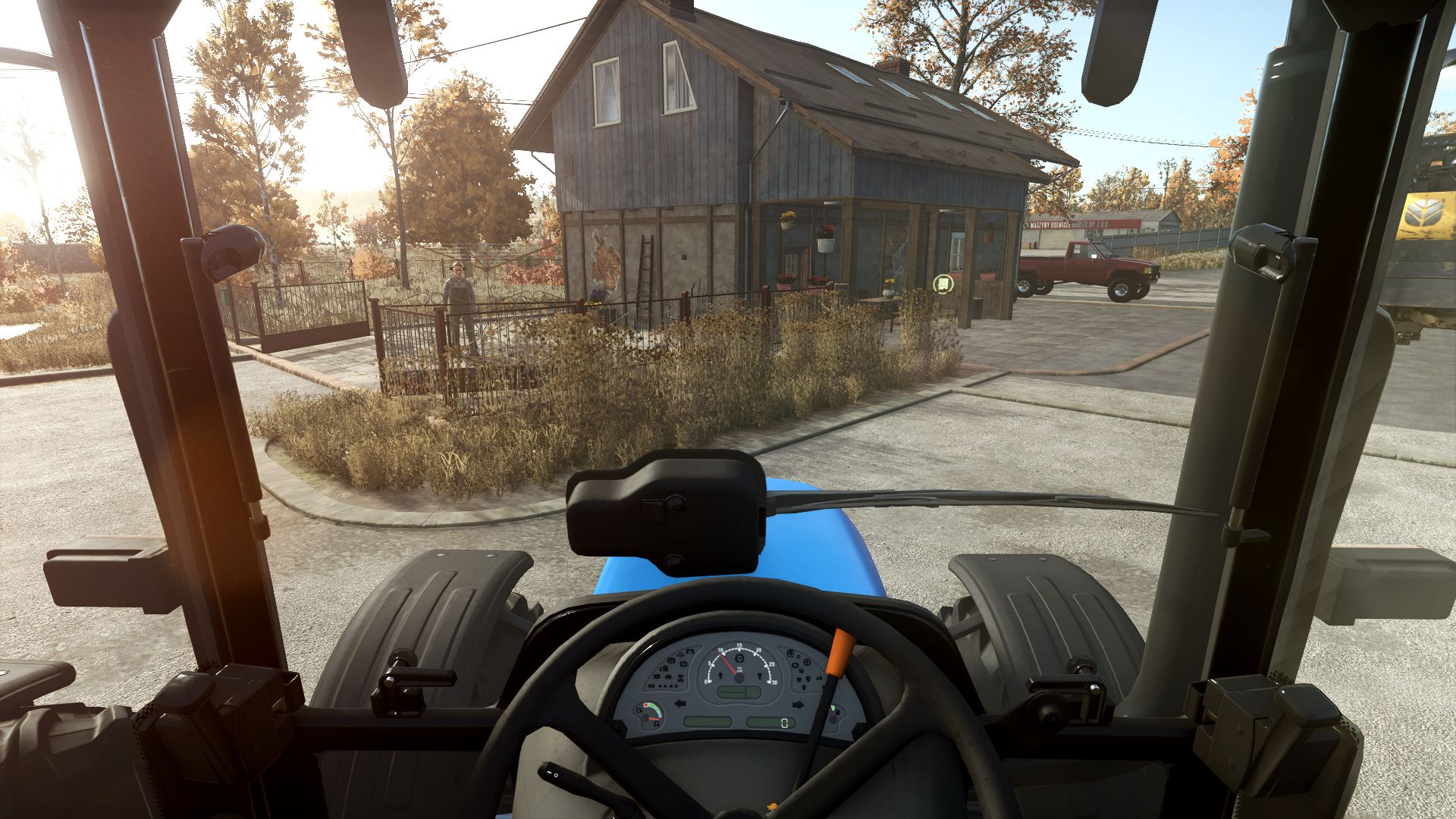Viewport: 1456px width, 819px height.
Task: Select the green circular marker by the house
Action: coord(943,284)
